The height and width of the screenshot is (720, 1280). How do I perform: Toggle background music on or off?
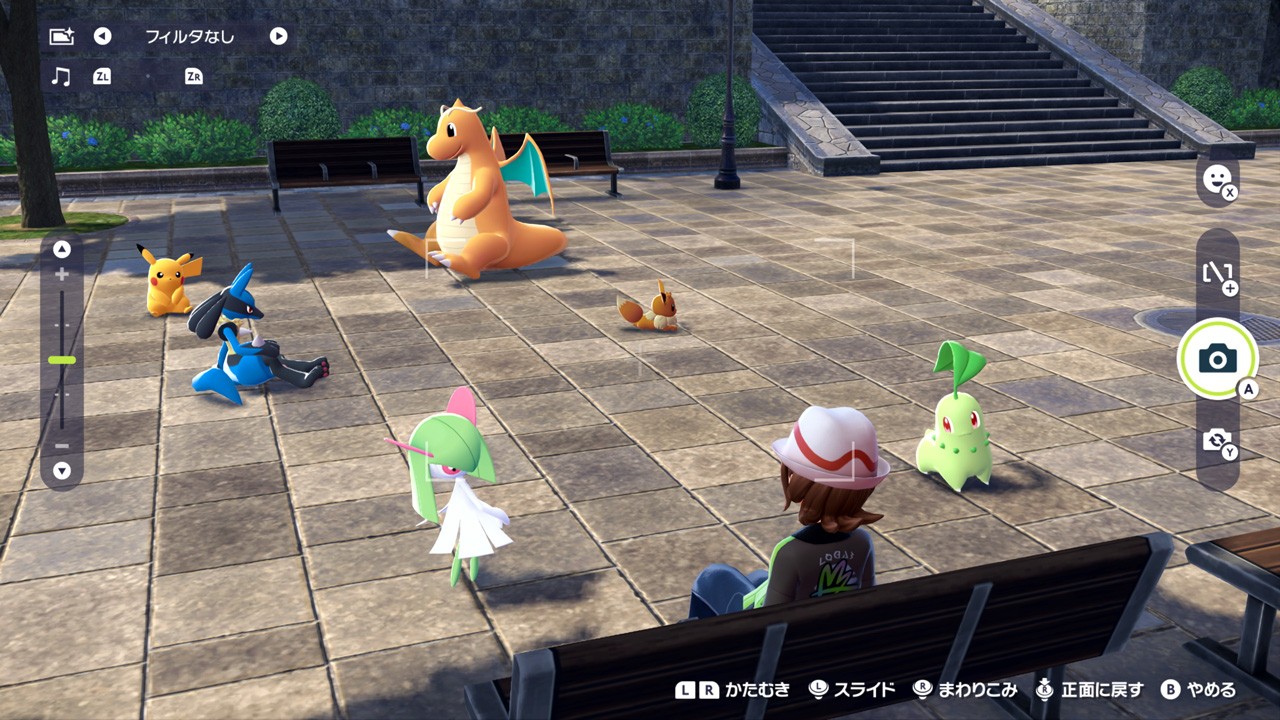click(60, 76)
